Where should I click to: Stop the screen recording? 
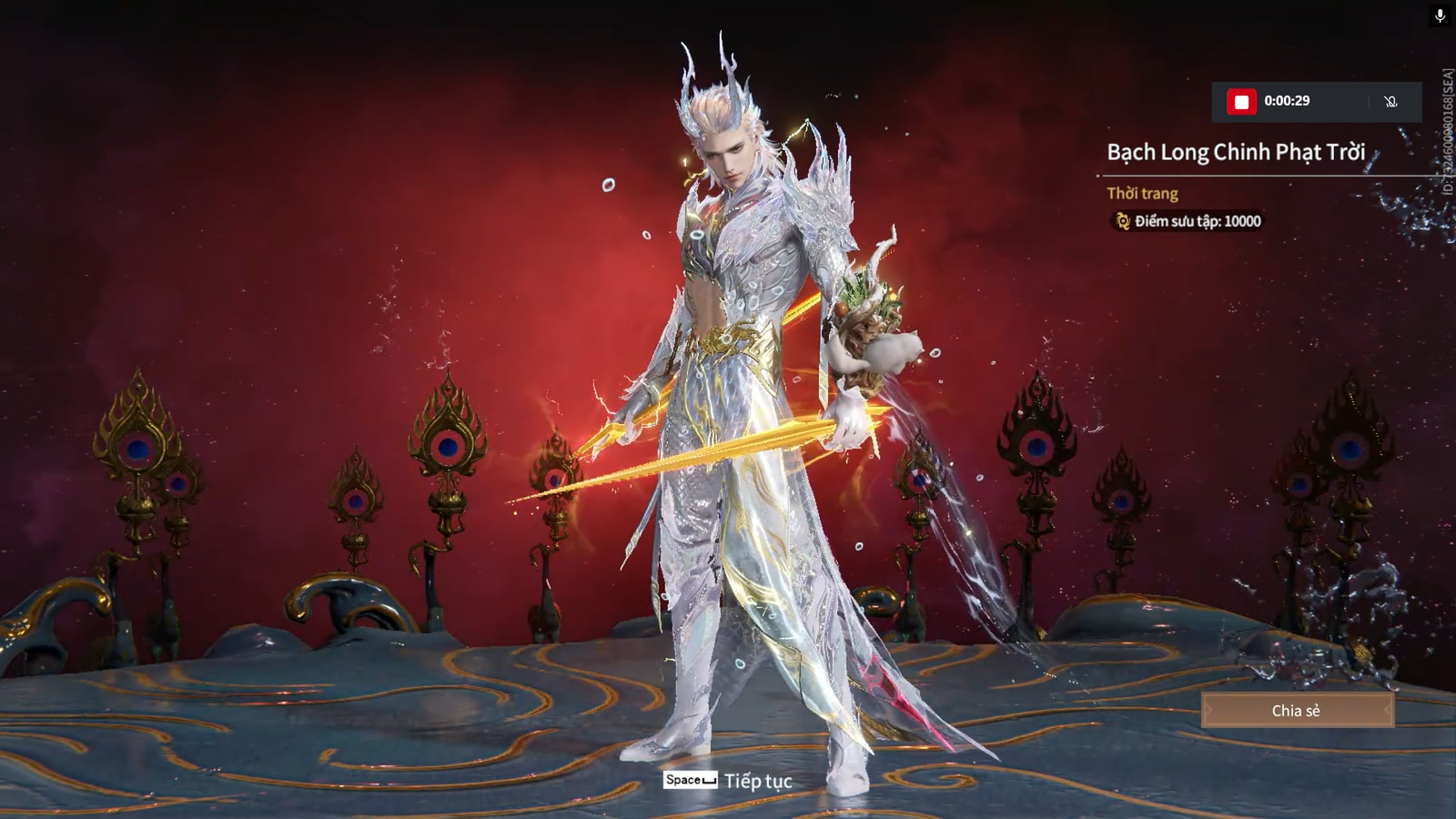point(1241,102)
